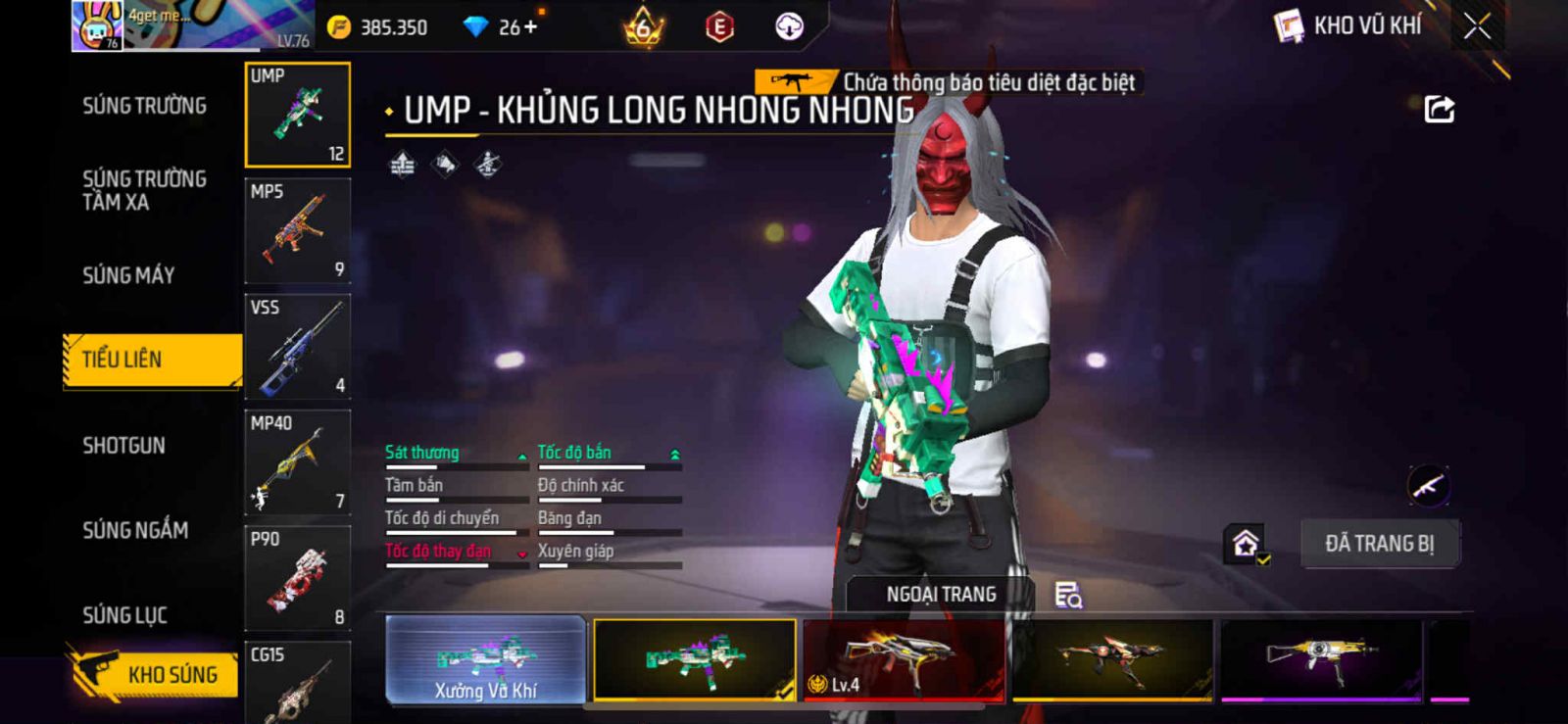Select the Lv.4 red UMP skin

(903, 660)
